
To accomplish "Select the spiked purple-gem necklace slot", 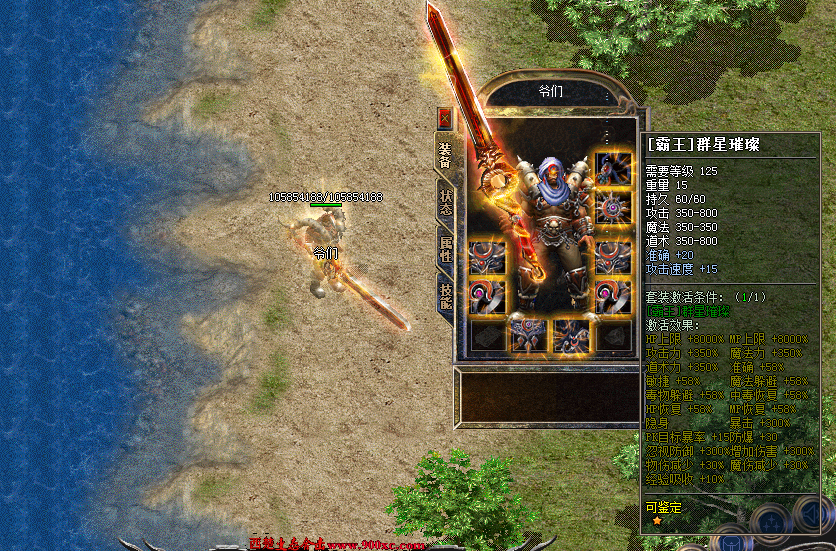I will click(x=613, y=208).
